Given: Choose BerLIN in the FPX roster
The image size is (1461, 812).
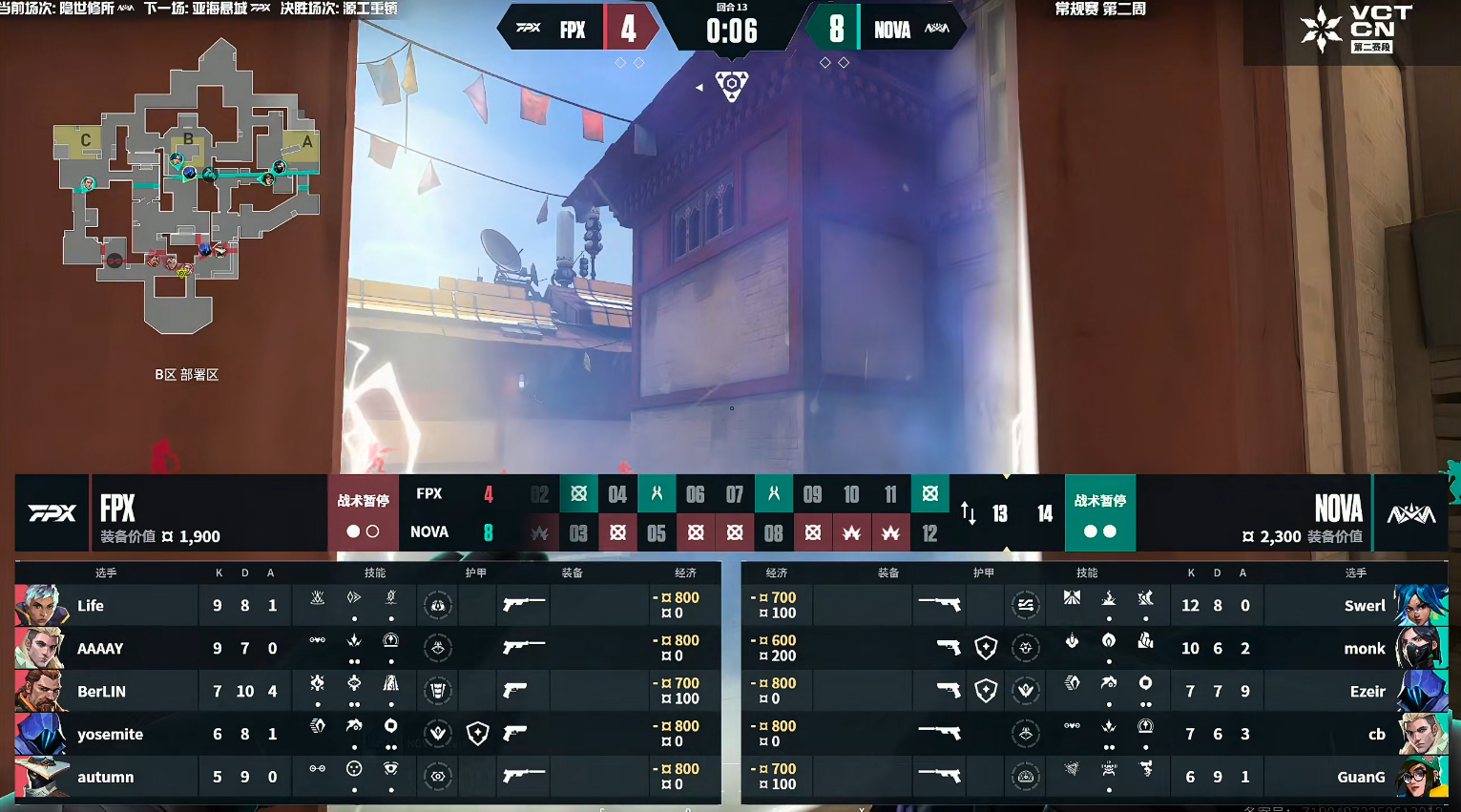Looking at the screenshot, I should [101, 691].
